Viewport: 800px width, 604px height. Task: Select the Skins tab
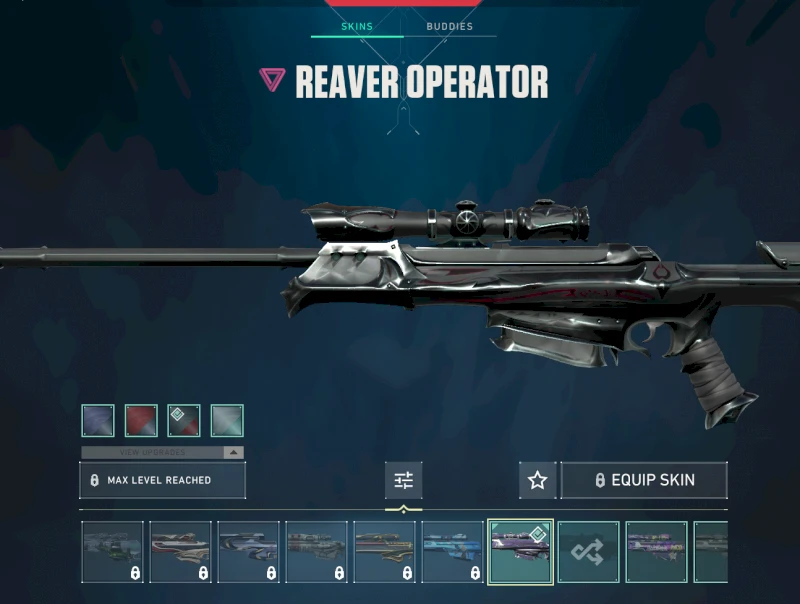357,26
